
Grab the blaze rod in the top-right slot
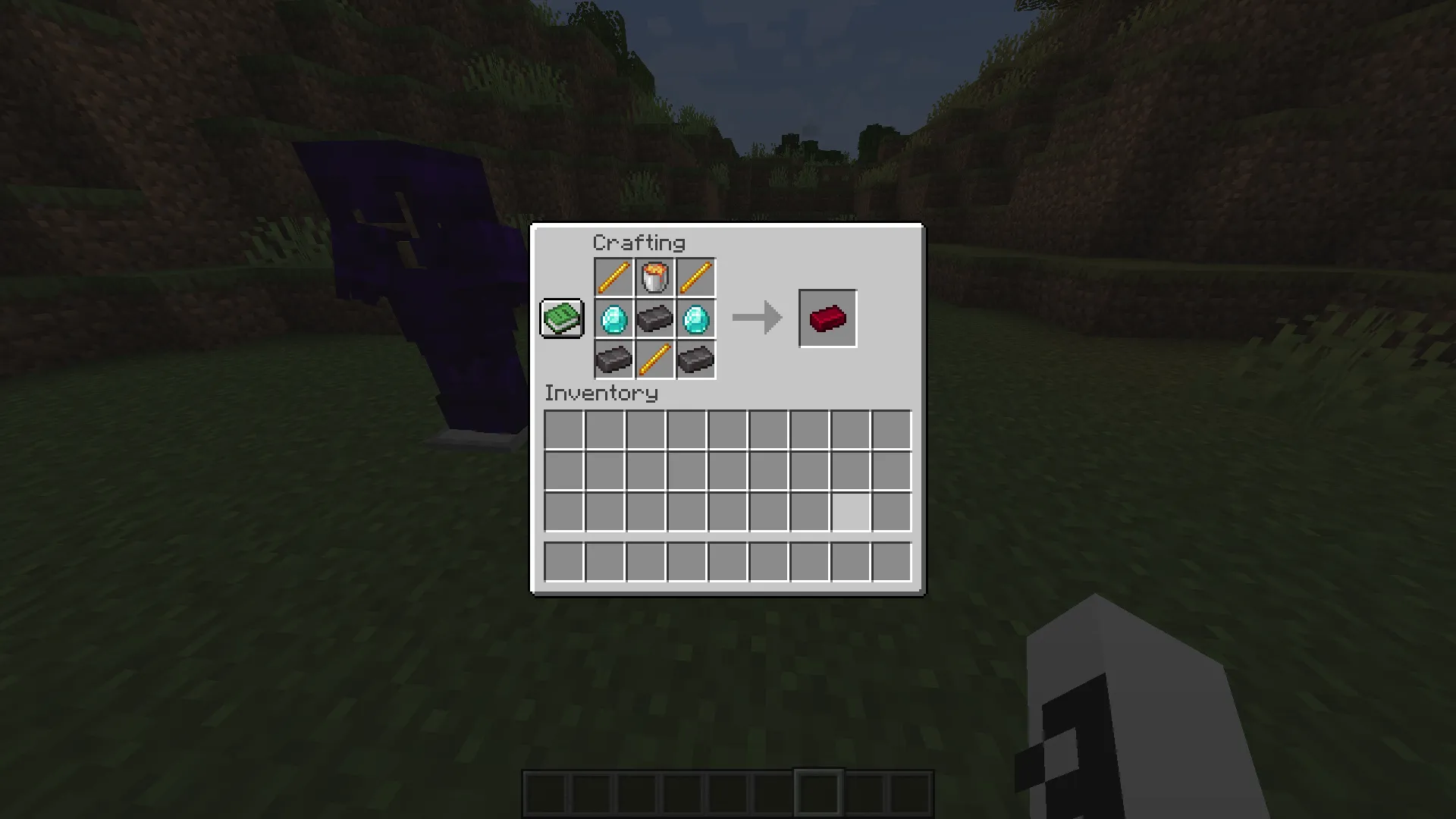(695, 277)
